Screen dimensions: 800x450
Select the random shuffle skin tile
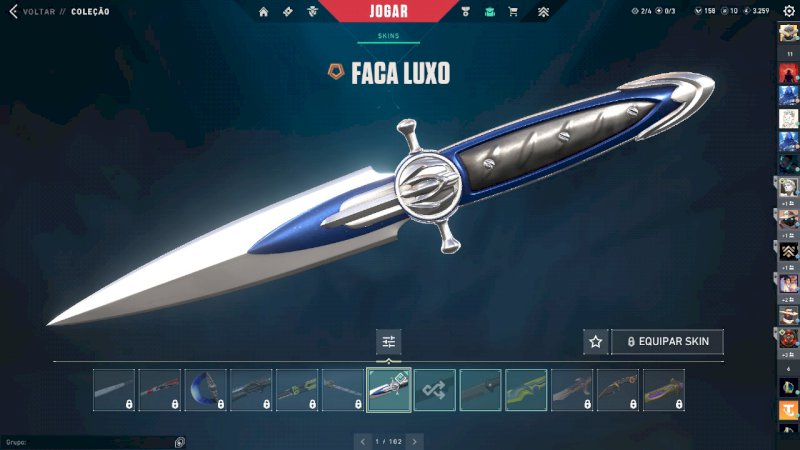click(435, 390)
